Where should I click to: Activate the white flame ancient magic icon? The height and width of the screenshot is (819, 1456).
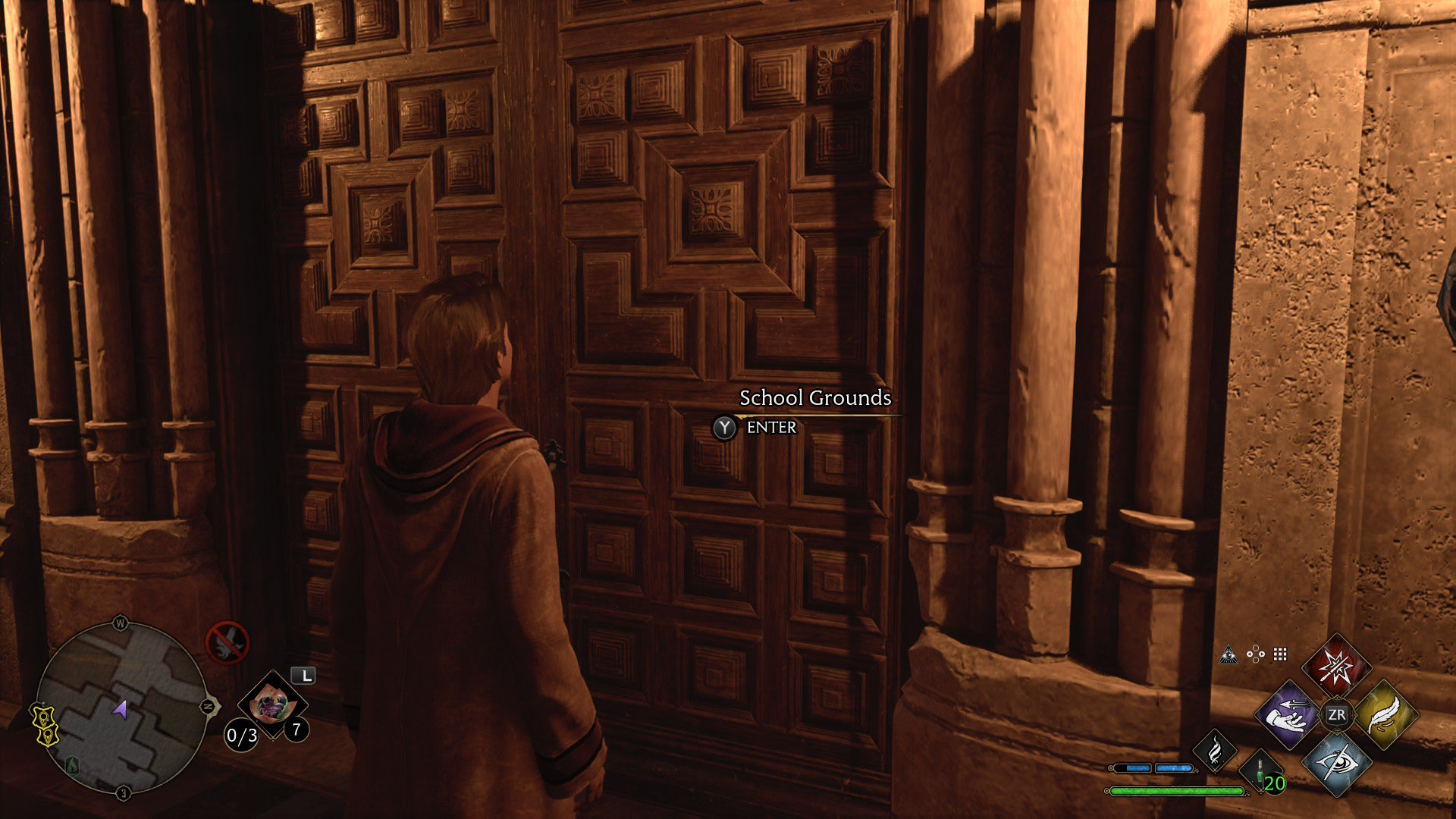point(1215,751)
